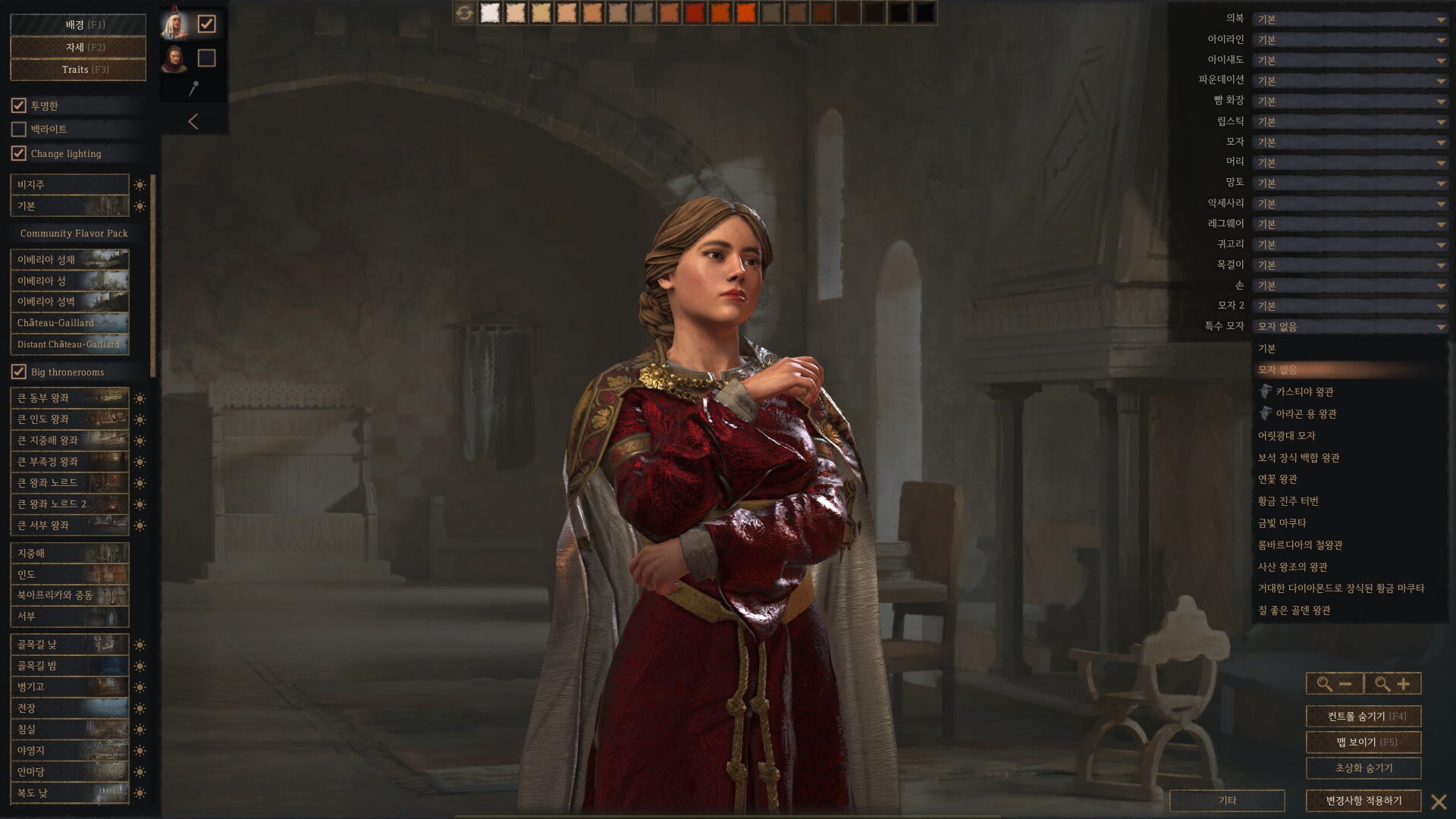
Task: Open the 자세 (F2) pose tab
Action: tap(77, 47)
